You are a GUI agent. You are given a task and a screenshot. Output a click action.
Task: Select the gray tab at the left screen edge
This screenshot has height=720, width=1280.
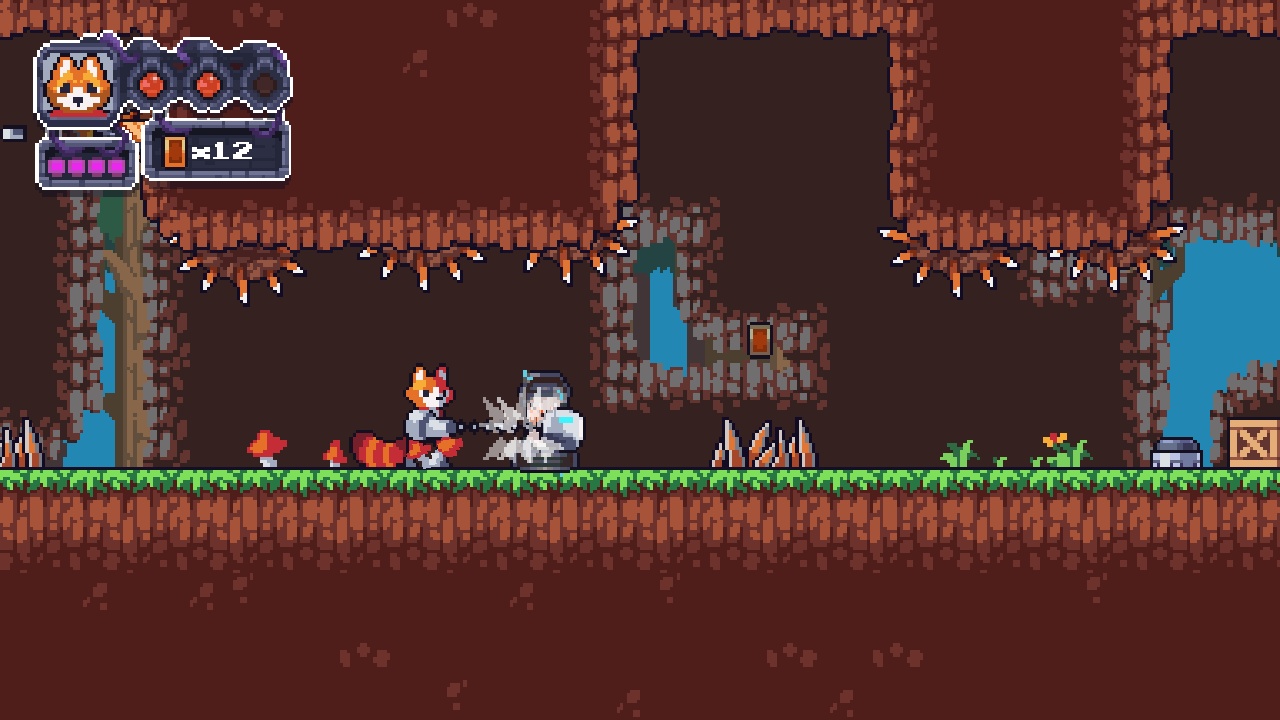point(12,133)
